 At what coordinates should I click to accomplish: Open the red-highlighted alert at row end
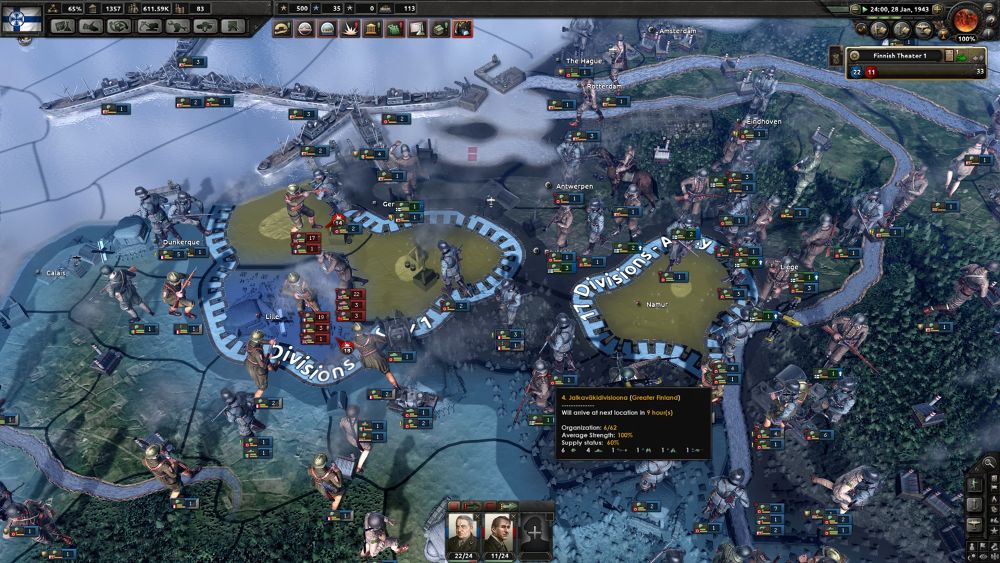pos(462,29)
